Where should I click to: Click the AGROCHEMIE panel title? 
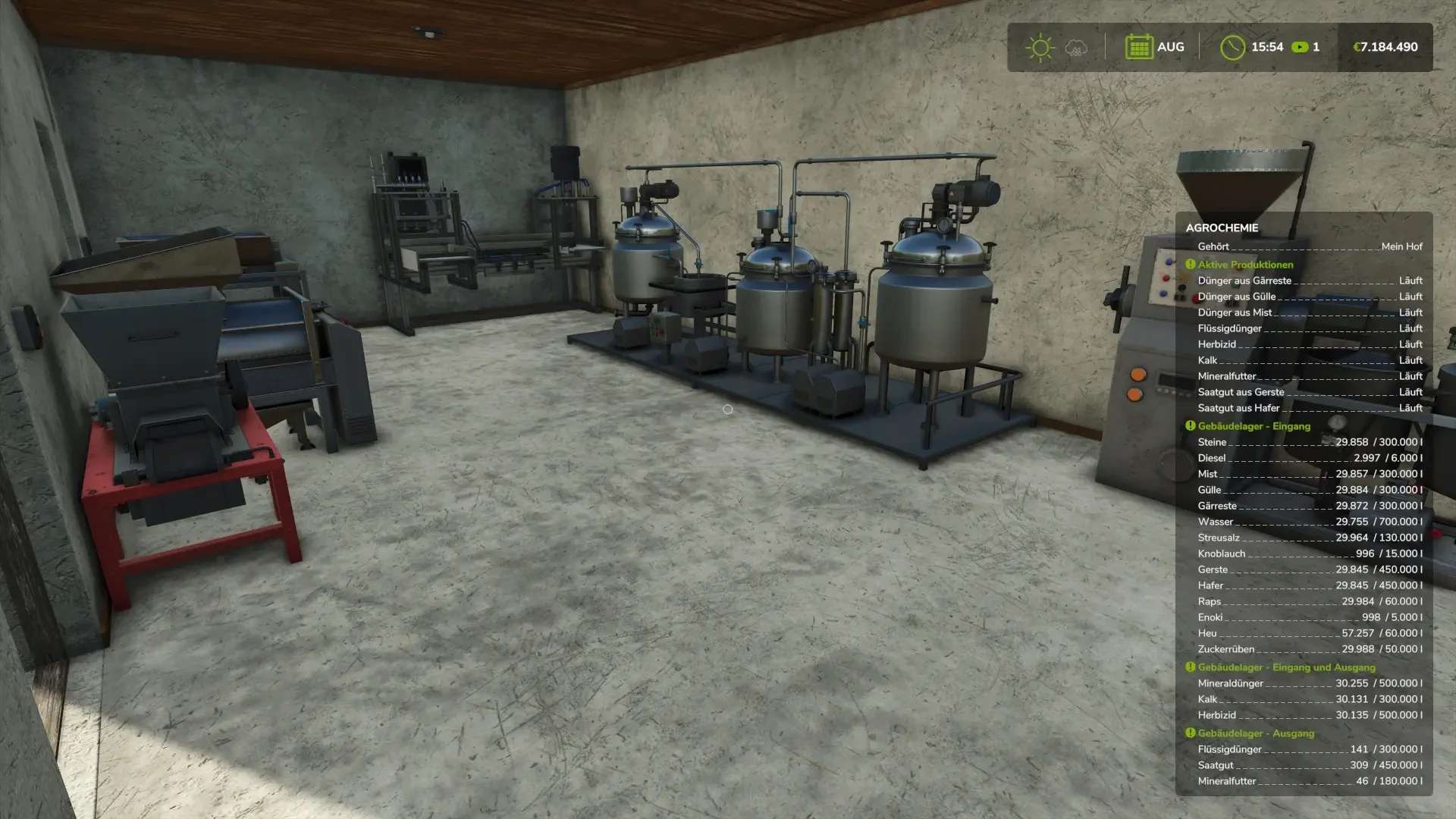pos(1222,227)
